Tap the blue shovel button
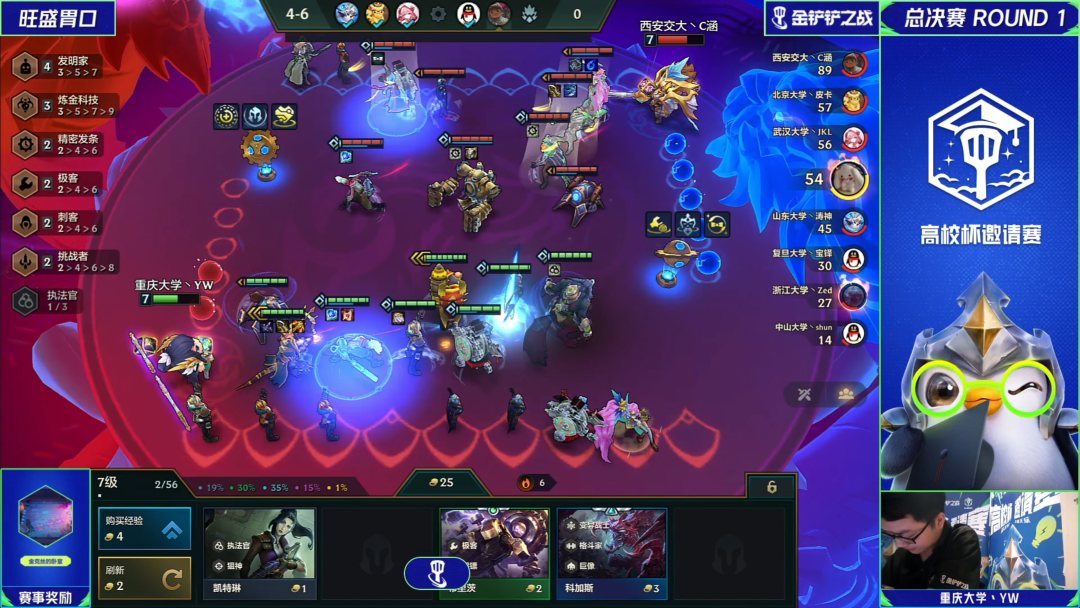Viewport: 1080px width, 608px height. point(436,573)
